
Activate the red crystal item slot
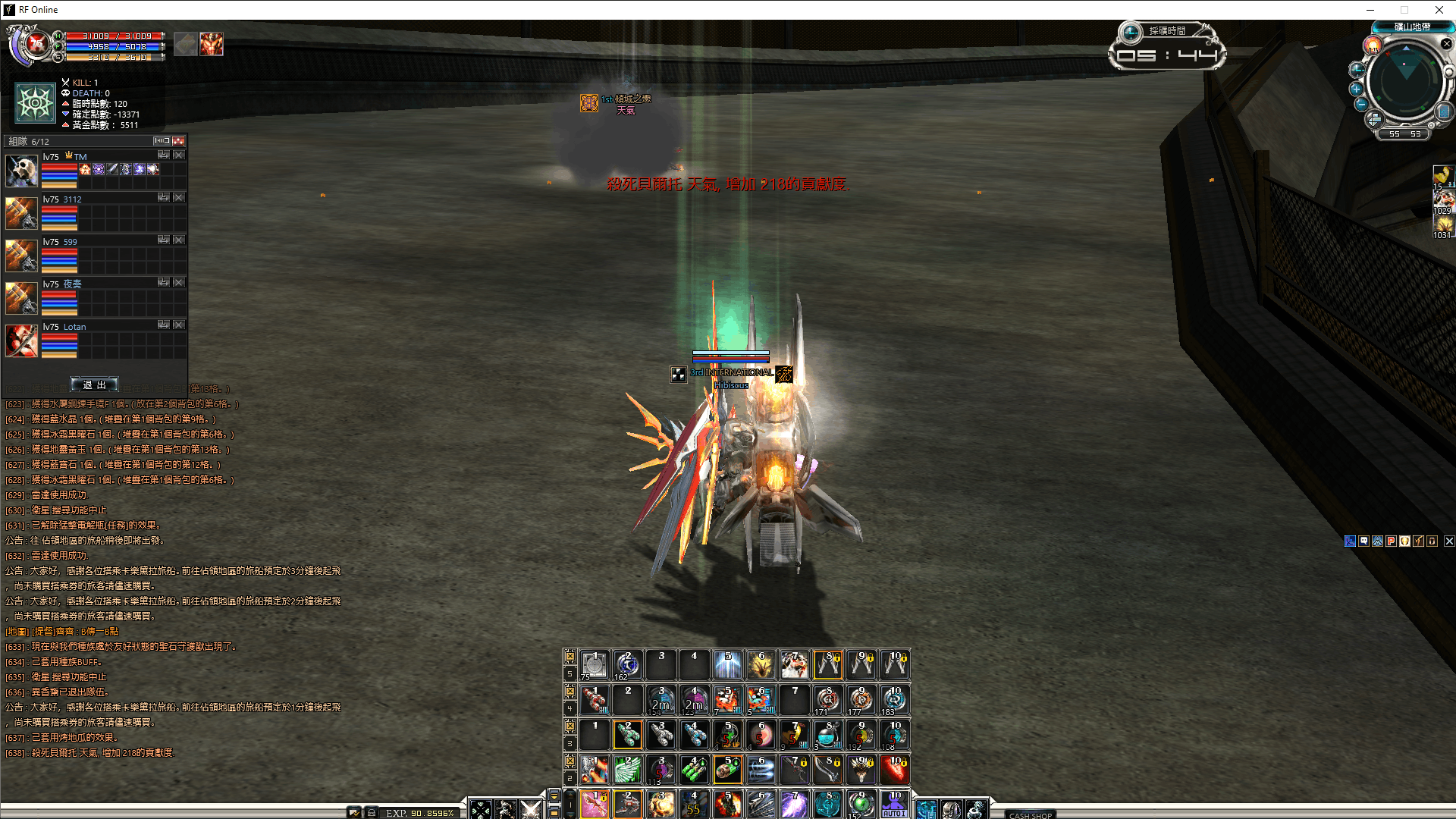coord(894,770)
